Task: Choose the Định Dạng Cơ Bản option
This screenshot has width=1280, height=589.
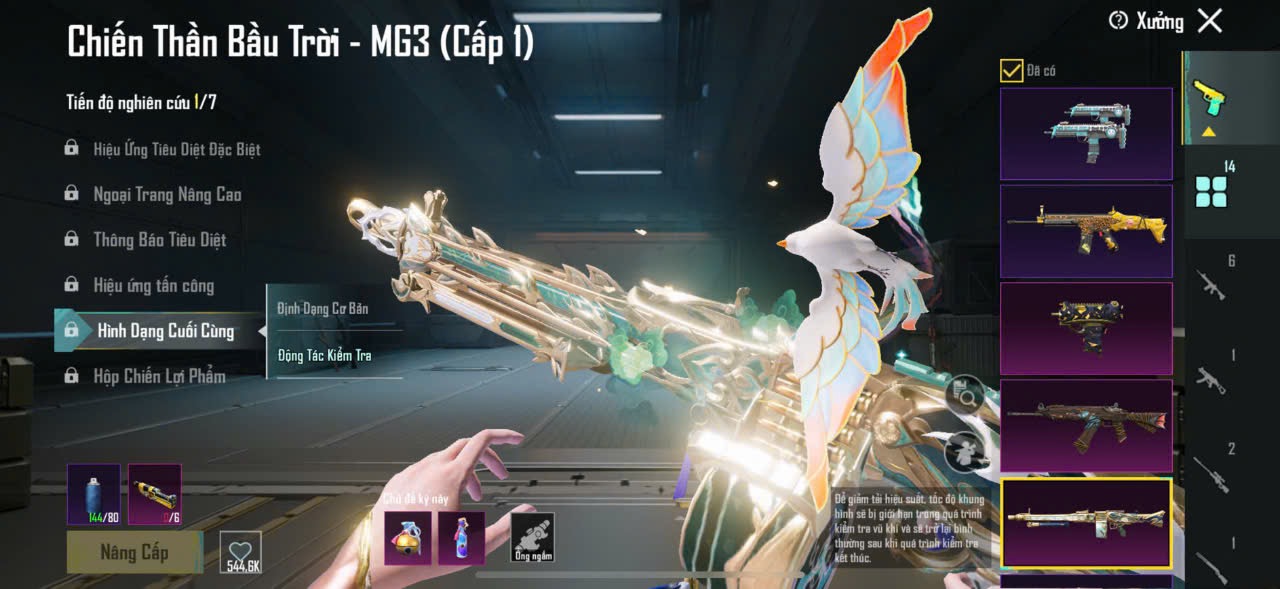Action: point(323,309)
